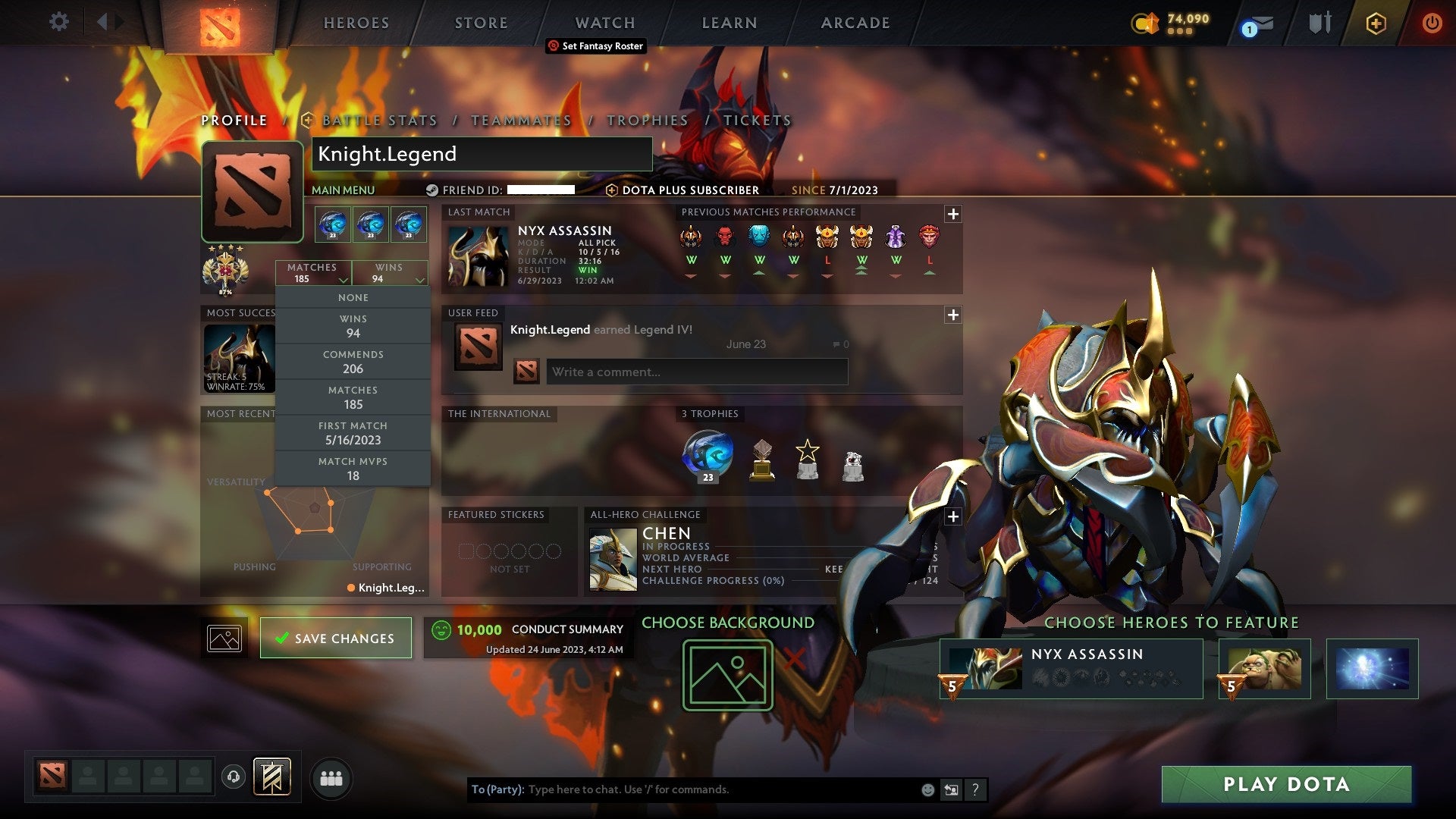Select COMMENDS 206 in the stat dropdown
Viewport: 1456px width, 819px height.
[353, 361]
